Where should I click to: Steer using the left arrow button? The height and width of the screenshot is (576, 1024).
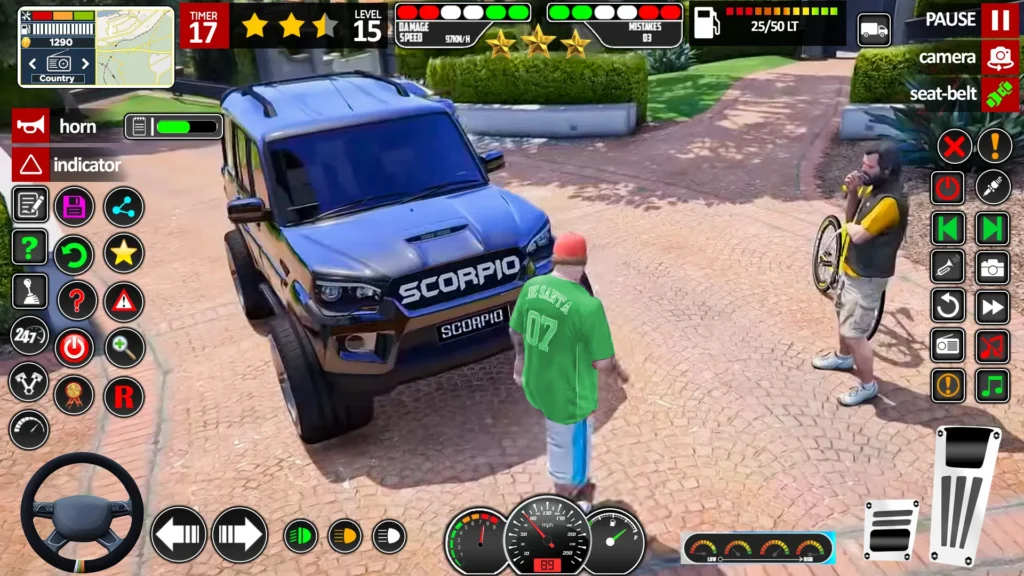click(x=179, y=535)
